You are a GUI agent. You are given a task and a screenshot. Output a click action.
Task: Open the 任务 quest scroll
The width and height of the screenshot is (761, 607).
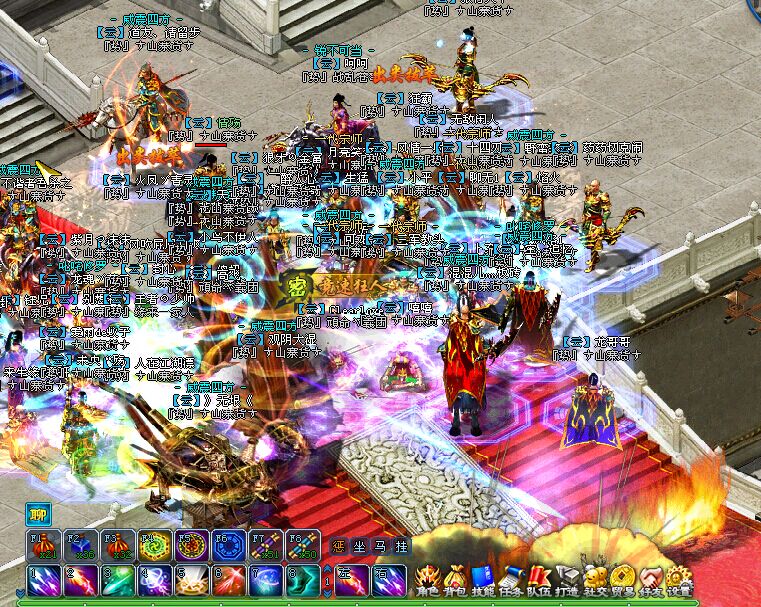click(512, 579)
